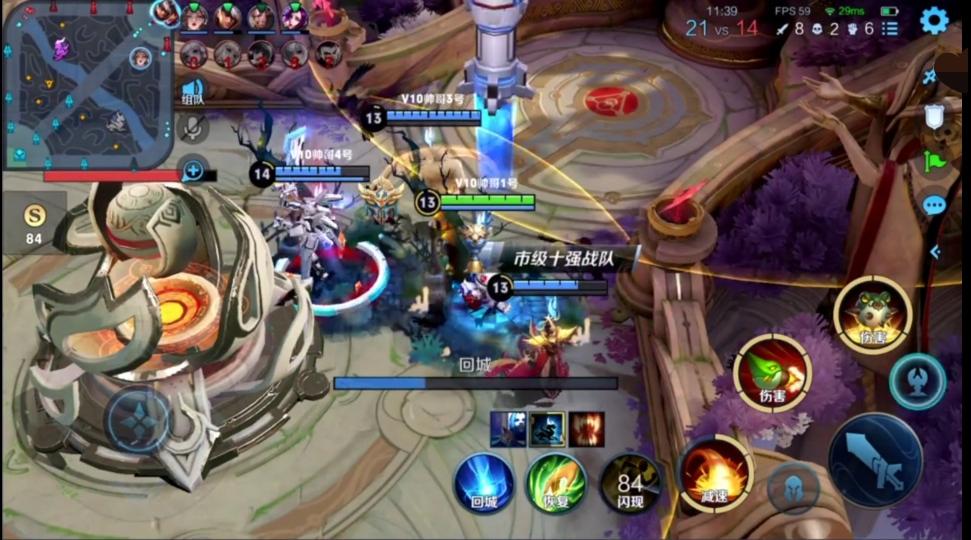This screenshot has height=540, width=971.
Task: Open the gear settings menu
Action: tap(934, 21)
